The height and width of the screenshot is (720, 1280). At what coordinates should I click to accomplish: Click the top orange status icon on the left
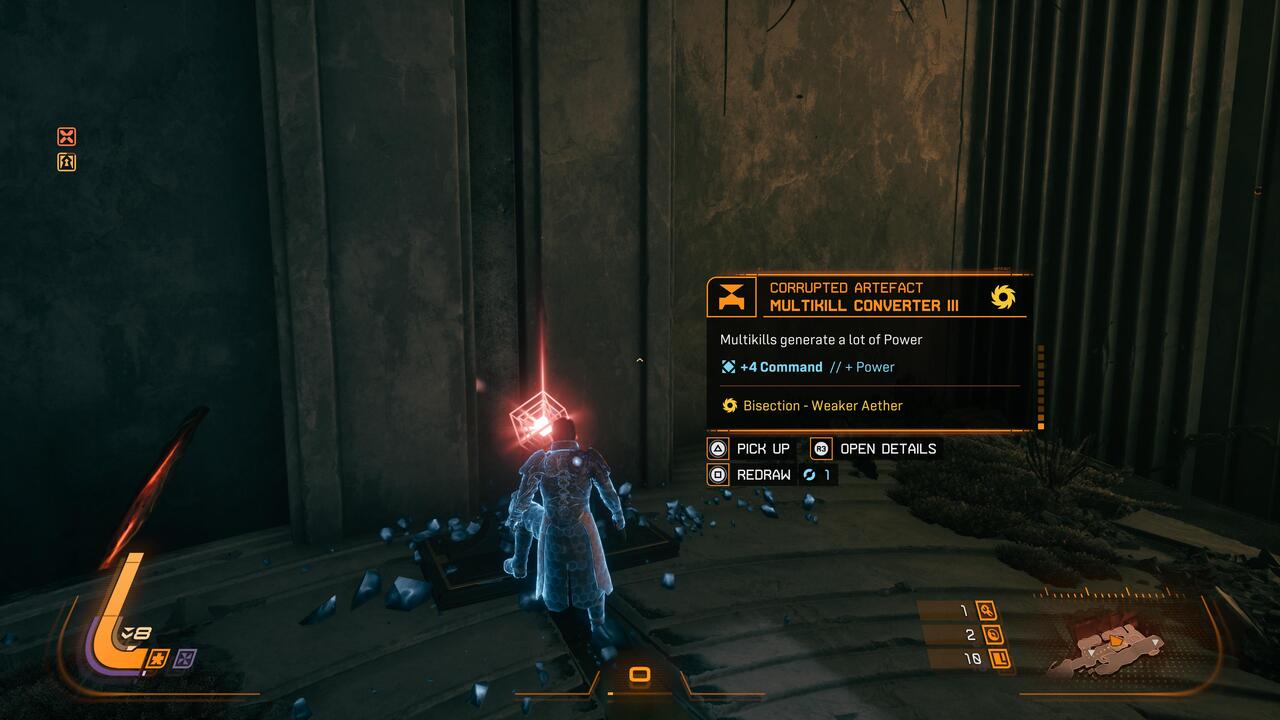[67, 137]
